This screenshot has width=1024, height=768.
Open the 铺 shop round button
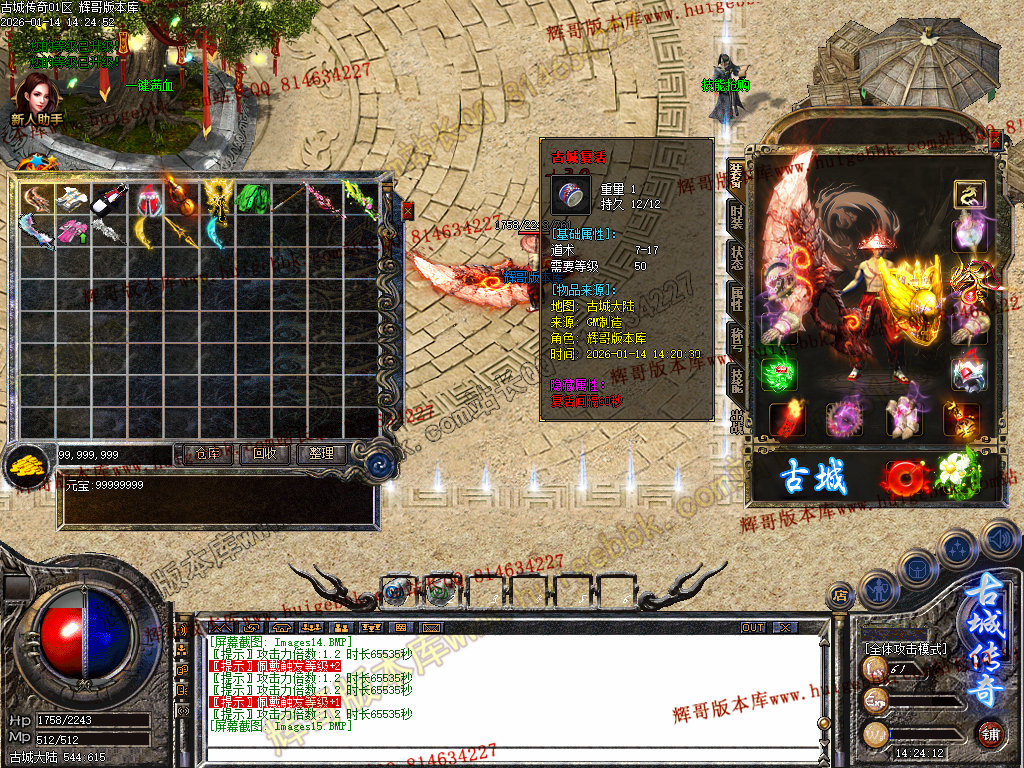tap(989, 733)
